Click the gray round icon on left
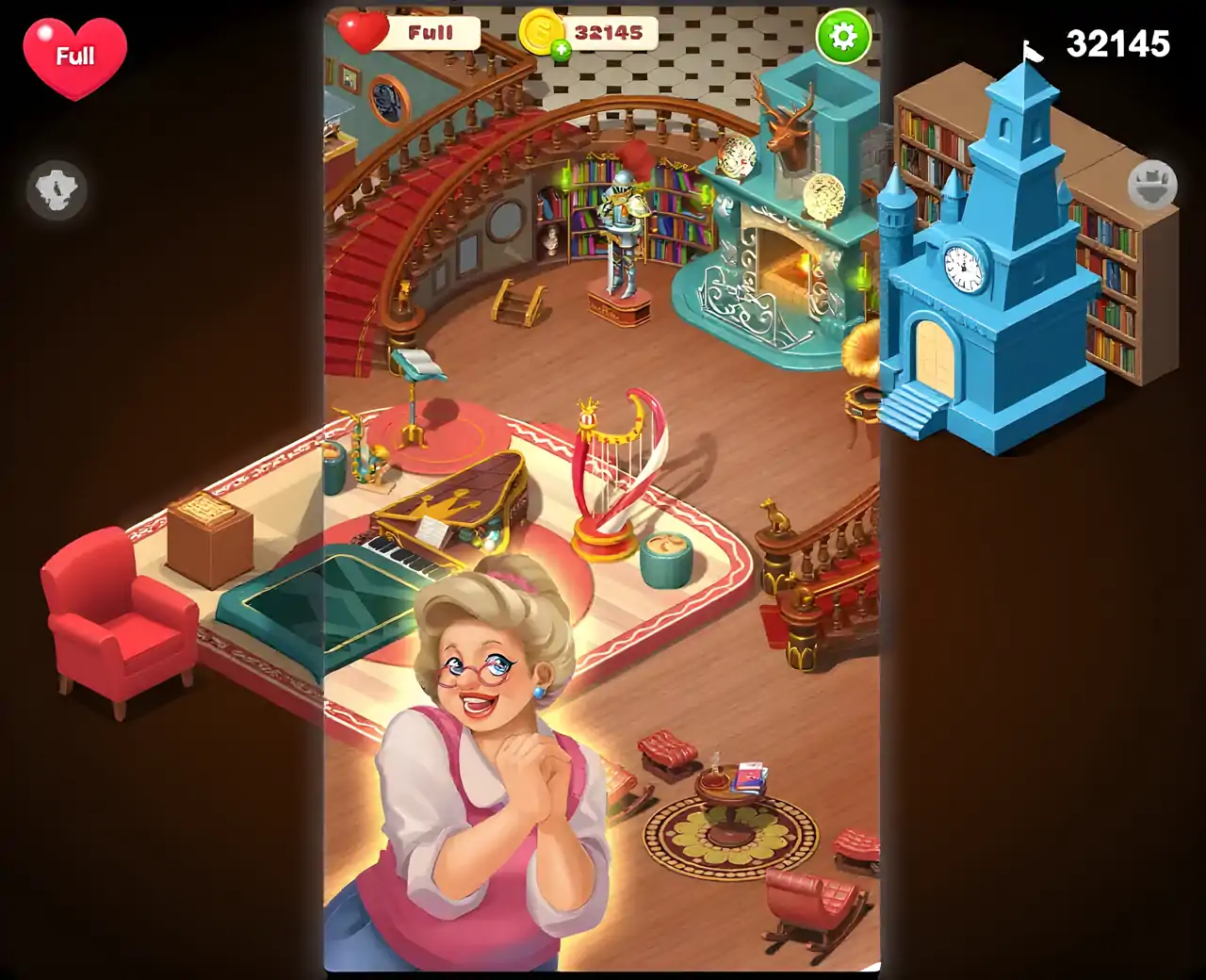The width and height of the screenshot is (1206, 980). (x=57, y=190)
